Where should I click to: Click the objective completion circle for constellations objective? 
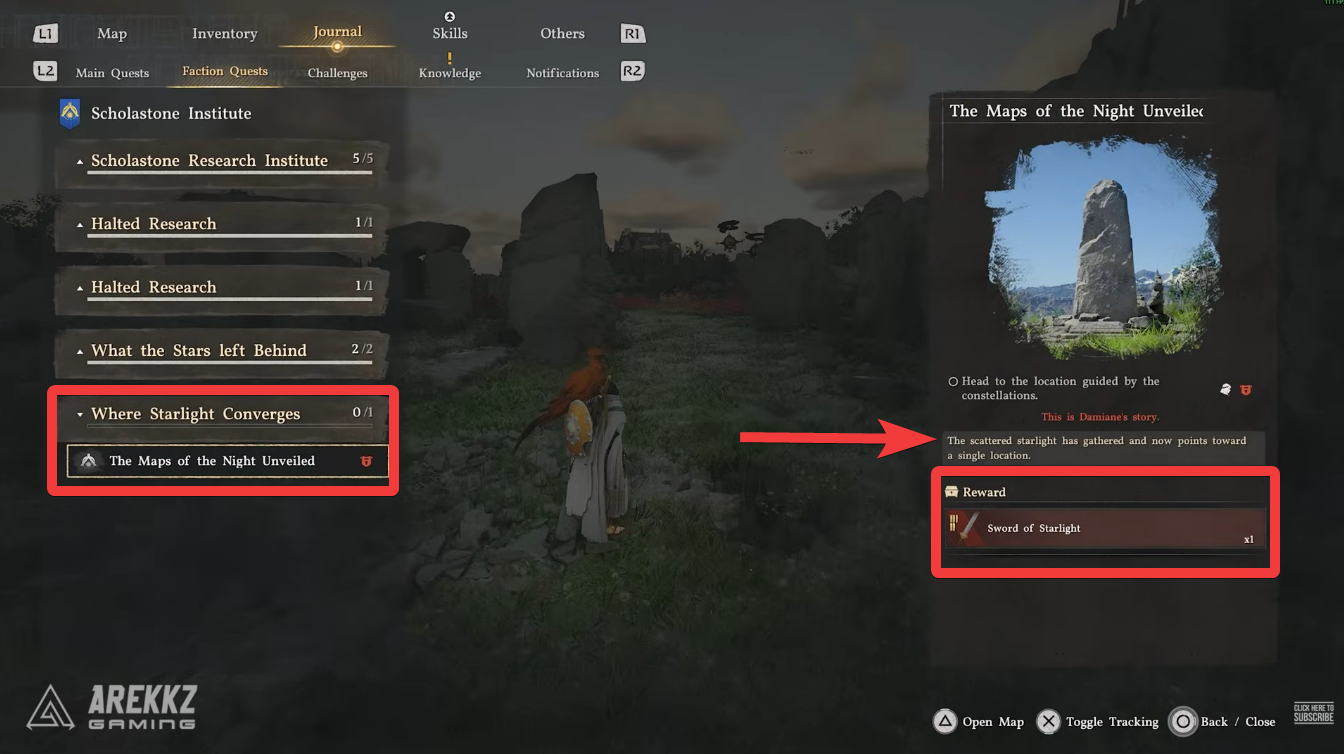click(953, 381)
